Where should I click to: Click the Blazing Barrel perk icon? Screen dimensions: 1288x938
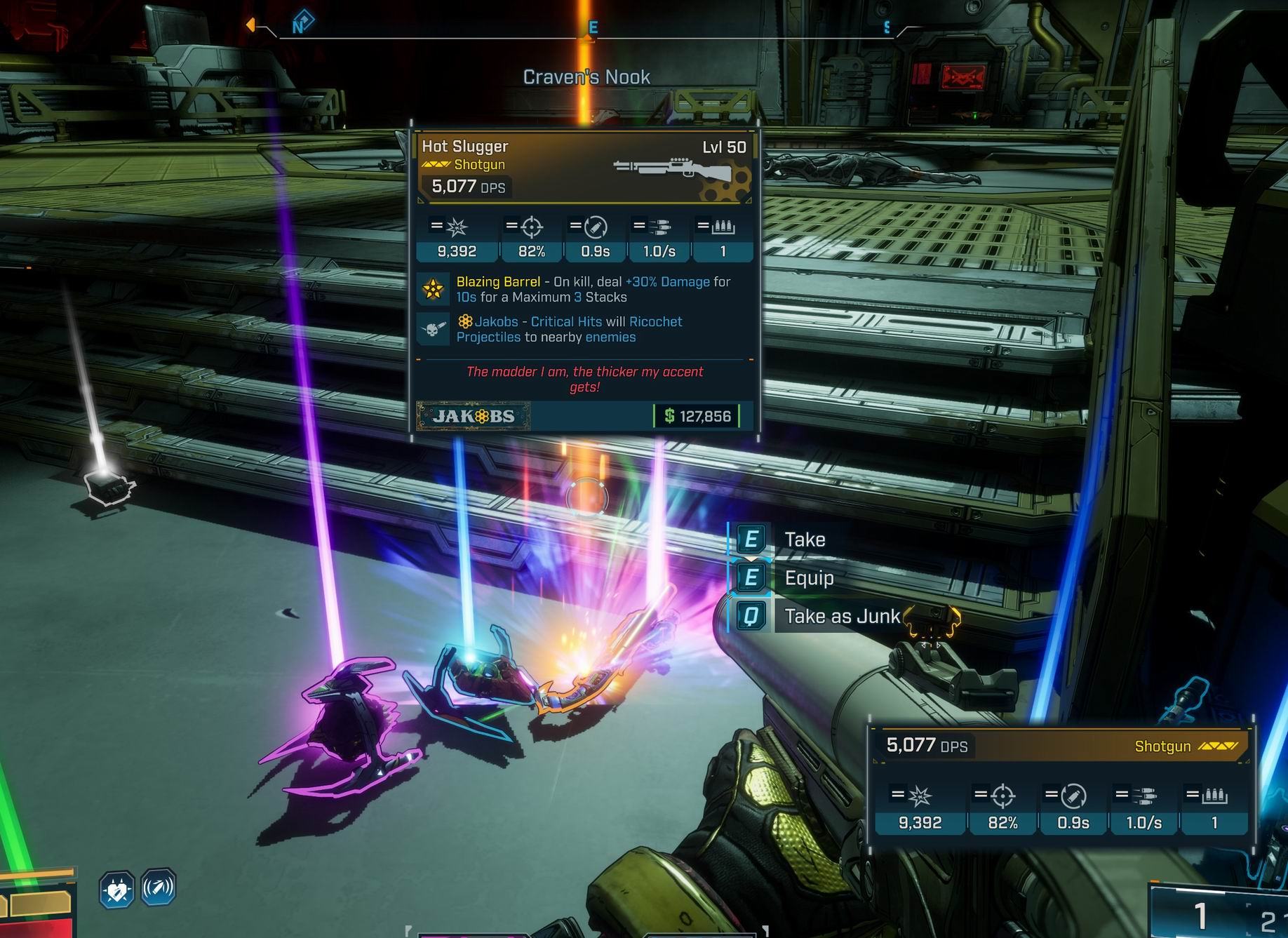coord(432,289)
